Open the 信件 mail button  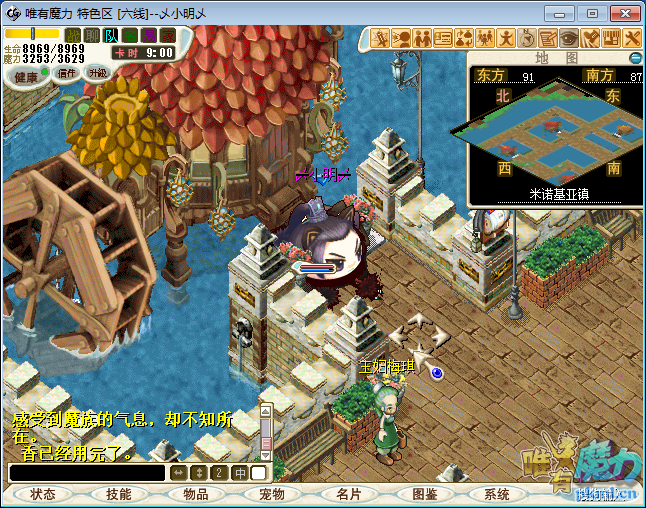68,73
